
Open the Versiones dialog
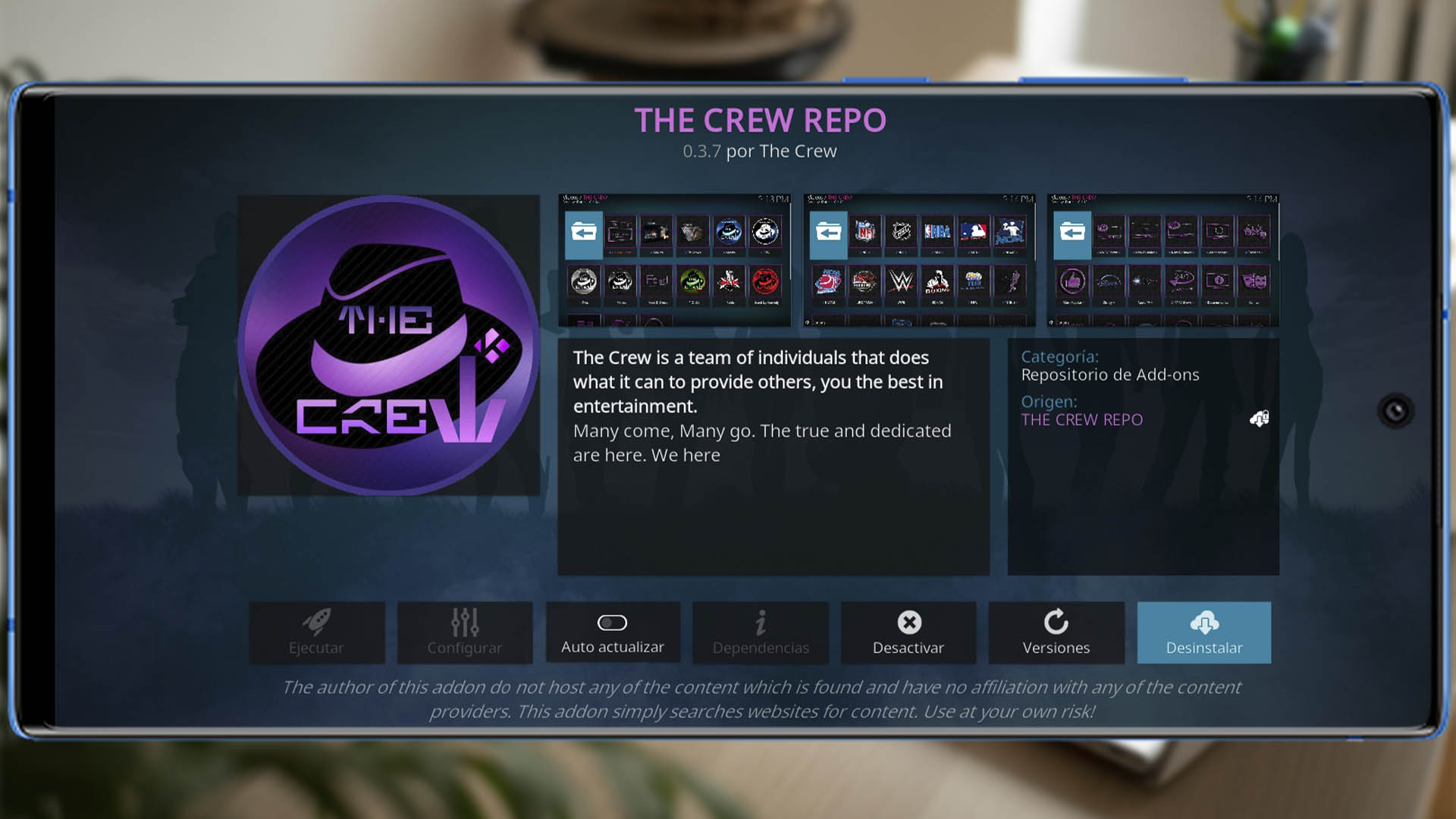pos(1056,633)
